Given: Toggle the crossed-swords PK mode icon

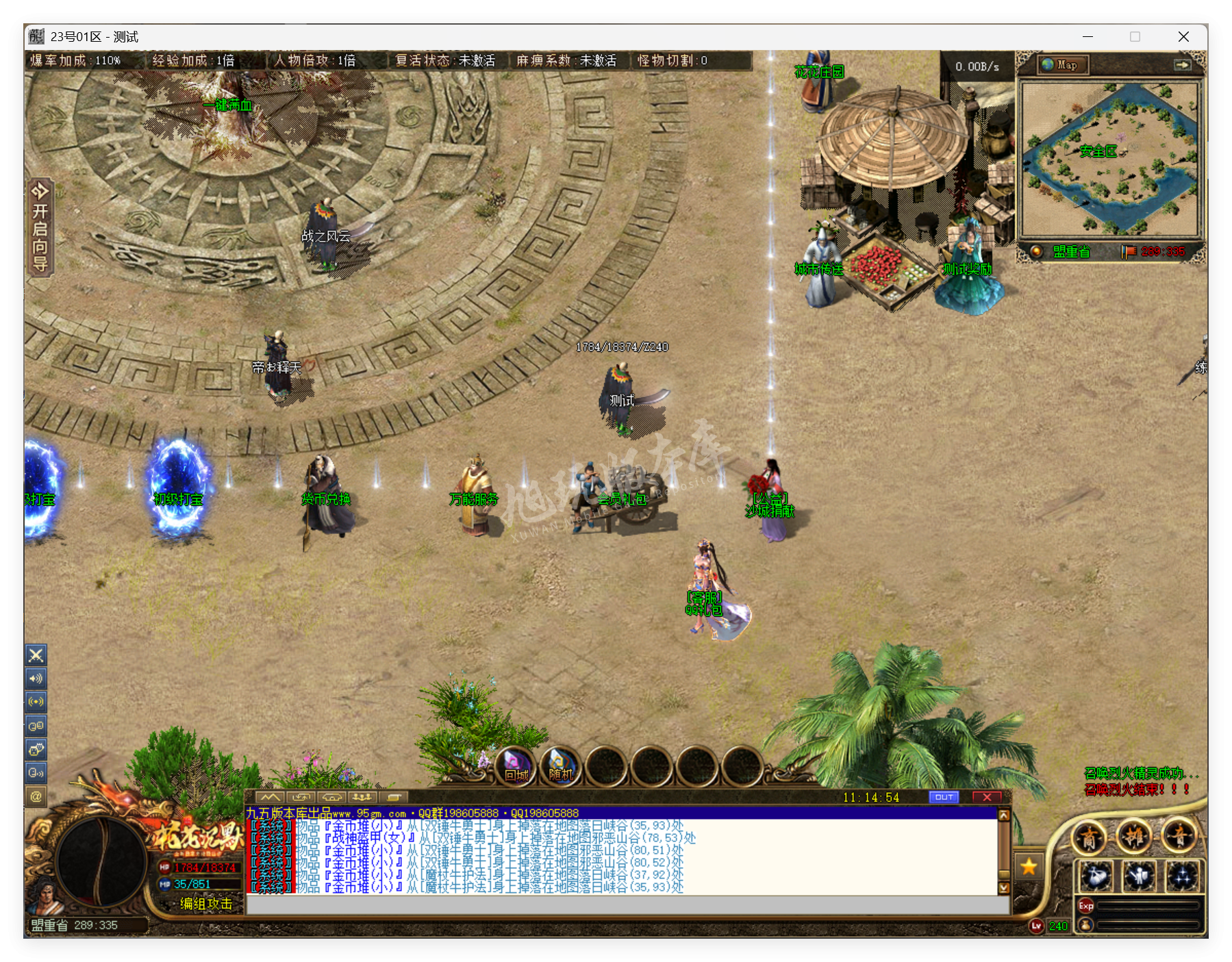Looking at the screenshot, I should [x=36, y=655].
